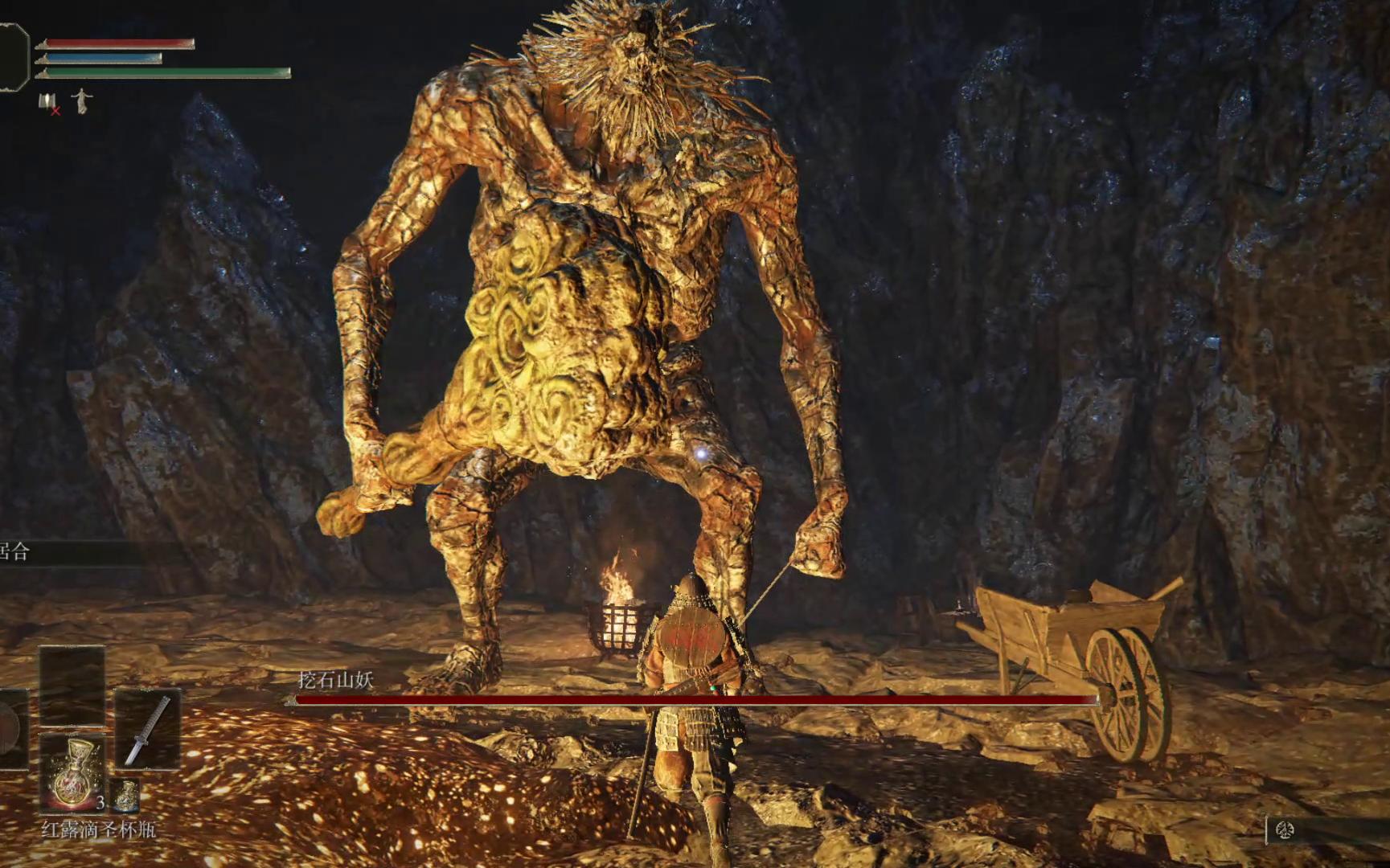Click the map-disabled status icon
The height and width of the screenshot is (868, 1390).
coord(49,103)
